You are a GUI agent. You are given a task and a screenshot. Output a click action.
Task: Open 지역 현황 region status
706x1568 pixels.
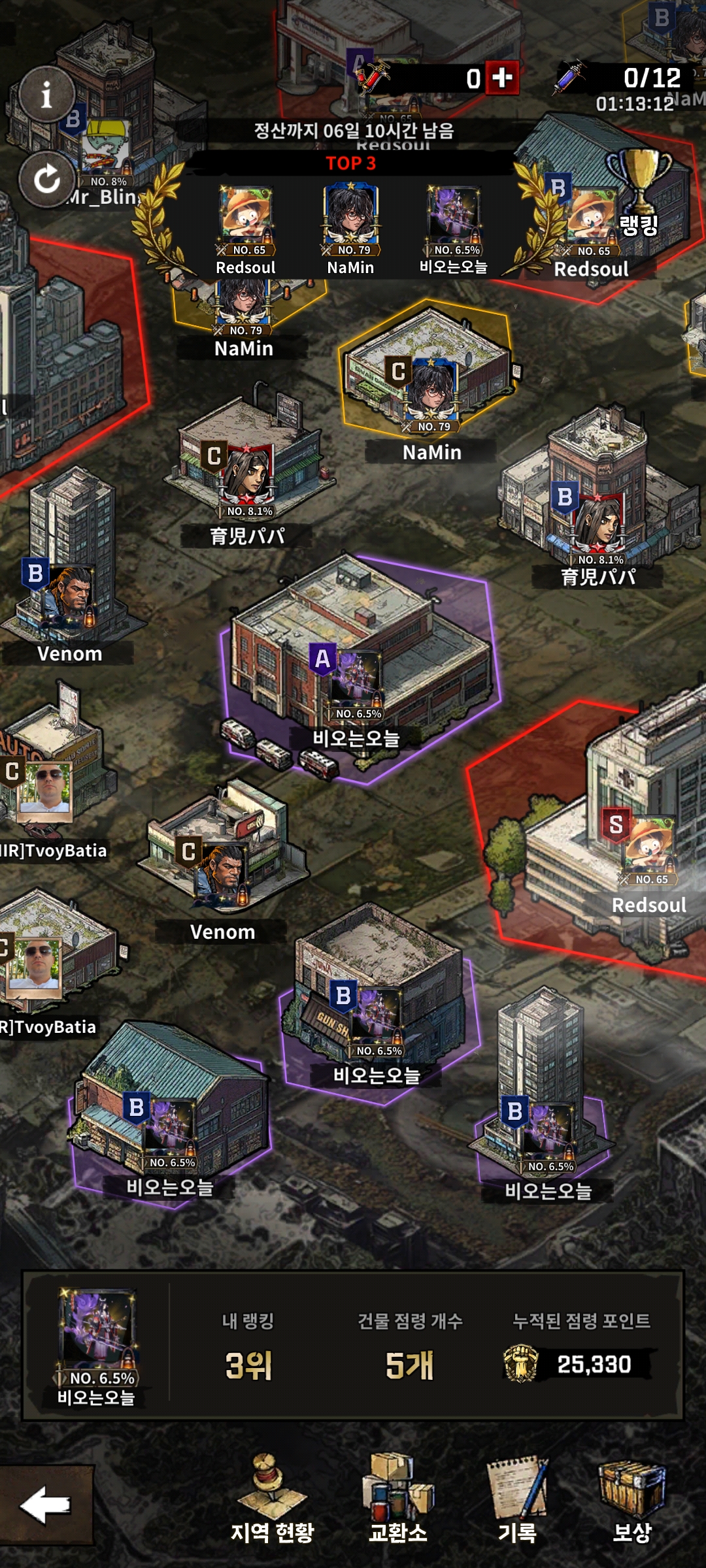(272, 1501)
